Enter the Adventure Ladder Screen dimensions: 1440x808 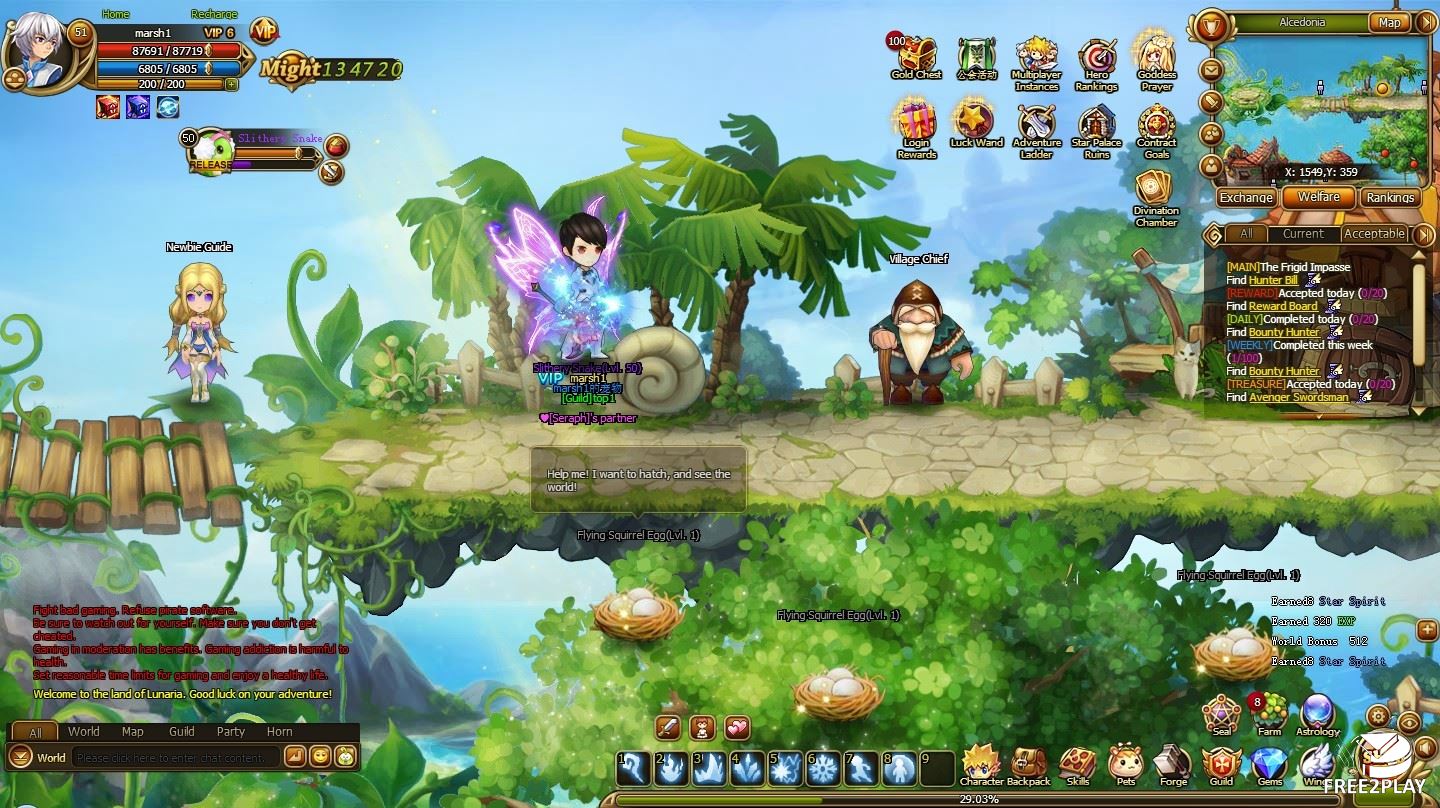click(x=1037, y=128)
